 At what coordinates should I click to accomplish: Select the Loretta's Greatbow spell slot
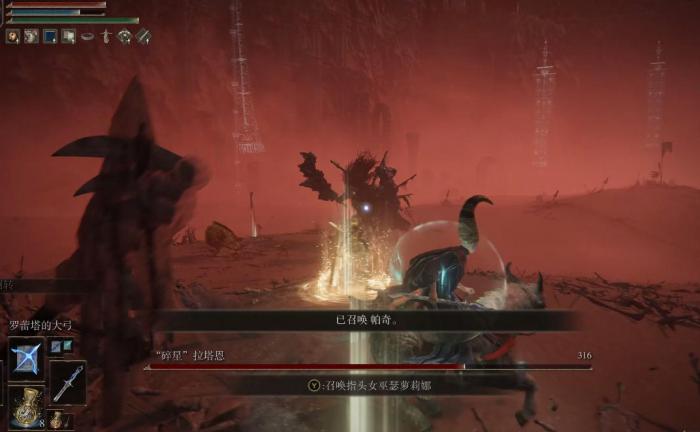[x=26, y=358]
